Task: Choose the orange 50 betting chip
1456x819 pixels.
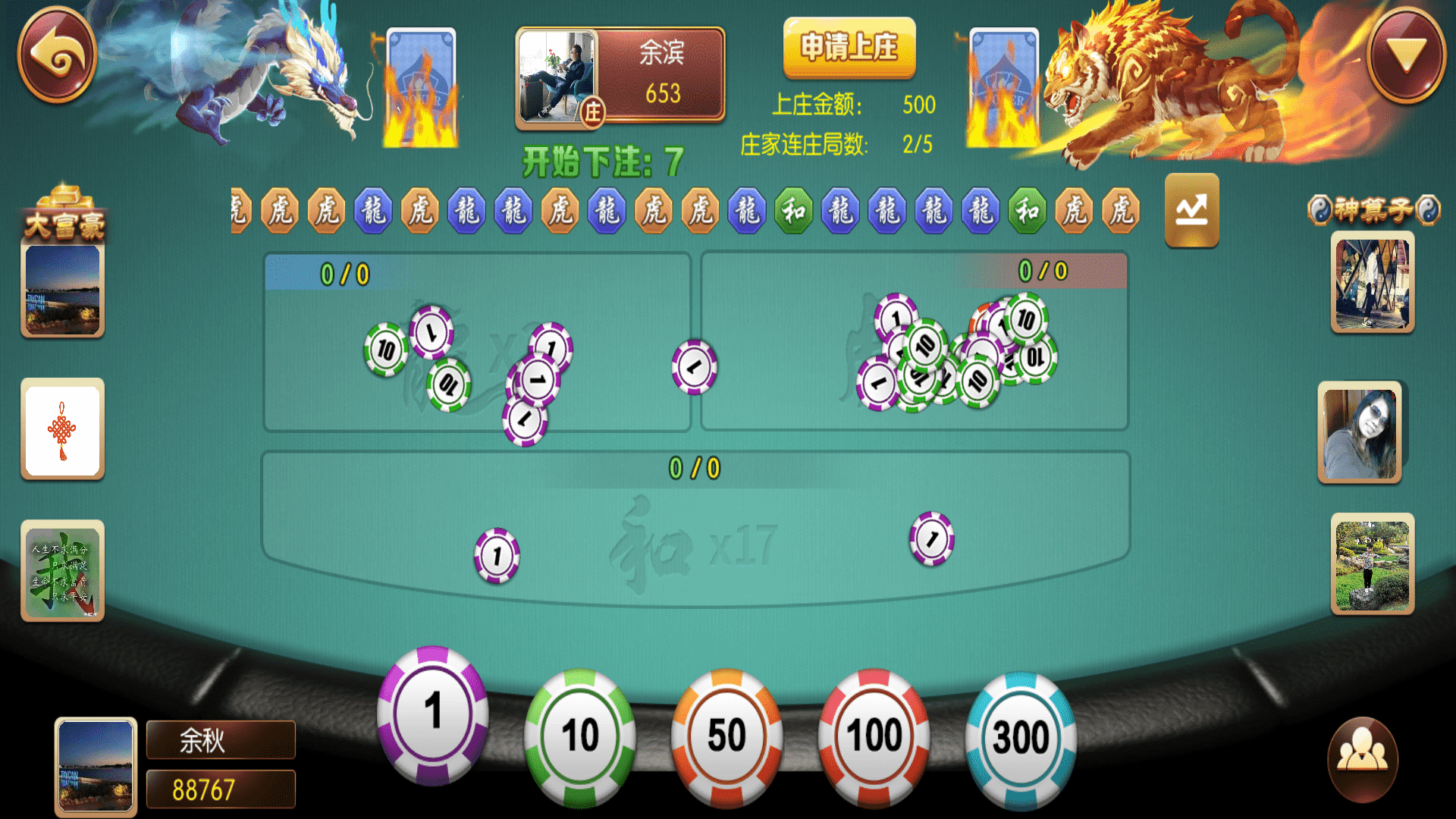Action: point(726,736)
